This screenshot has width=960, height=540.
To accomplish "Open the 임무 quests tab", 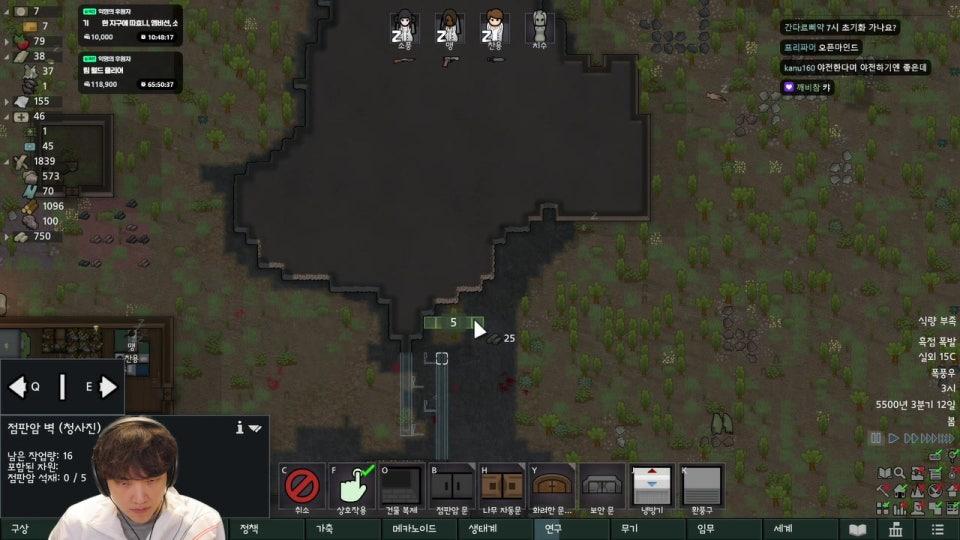I will coord(706,529).
